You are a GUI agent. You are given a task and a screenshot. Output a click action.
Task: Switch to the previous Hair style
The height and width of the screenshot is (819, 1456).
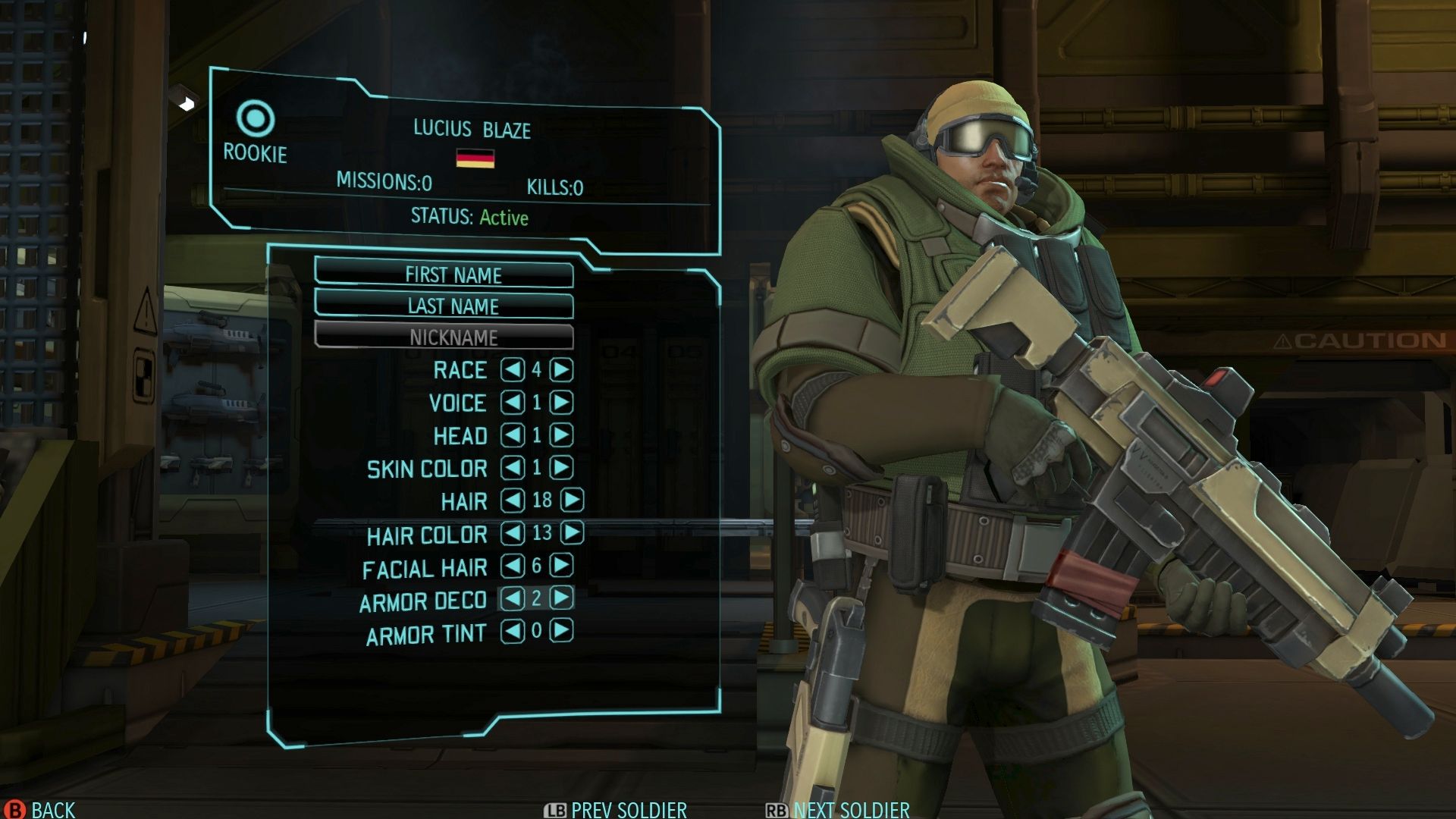pos(513,500)
